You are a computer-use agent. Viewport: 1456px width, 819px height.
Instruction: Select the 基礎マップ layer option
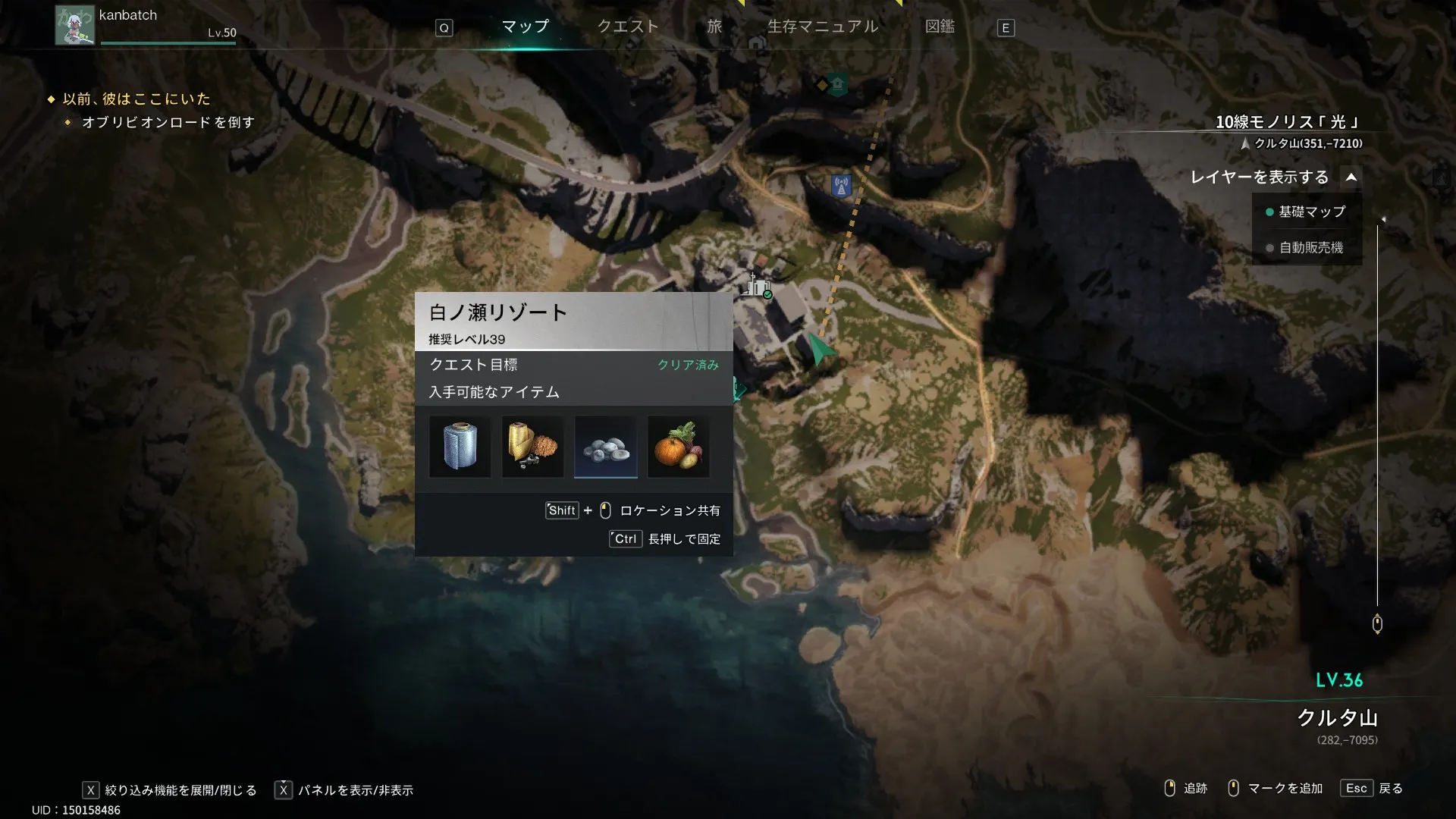click(1311, 212)
